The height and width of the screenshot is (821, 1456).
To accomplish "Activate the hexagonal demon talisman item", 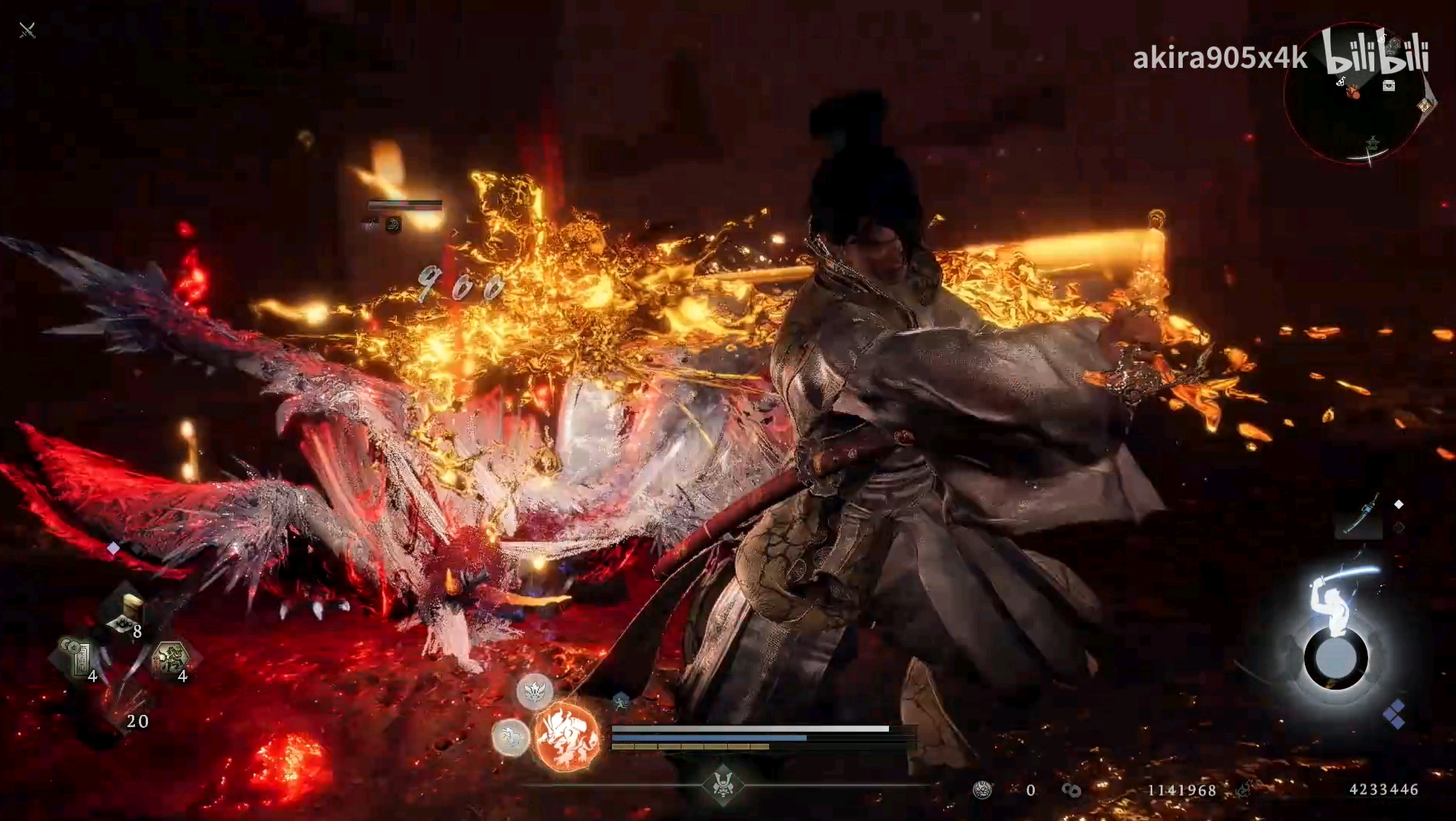I will (x=170, y=658).
